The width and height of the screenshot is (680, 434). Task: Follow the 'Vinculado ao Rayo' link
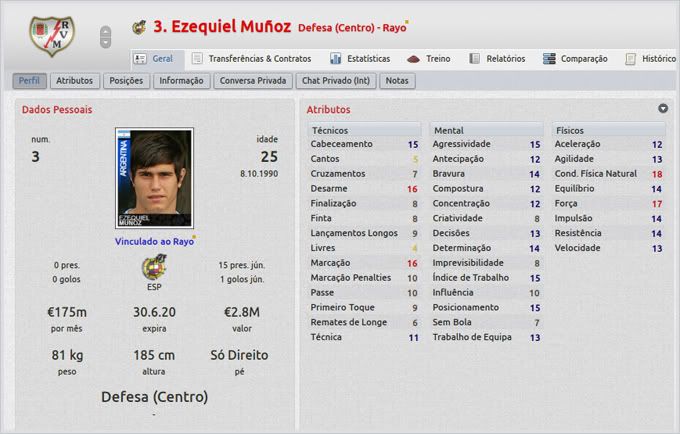point(154,241)
